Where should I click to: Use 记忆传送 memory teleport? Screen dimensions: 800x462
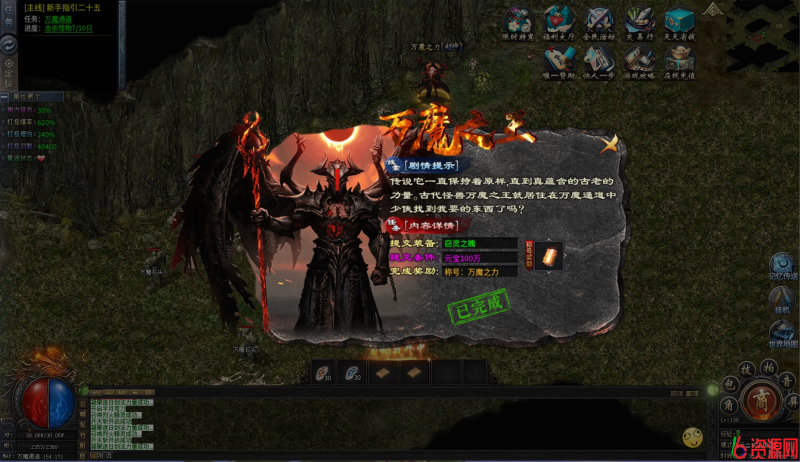[782, 263]
